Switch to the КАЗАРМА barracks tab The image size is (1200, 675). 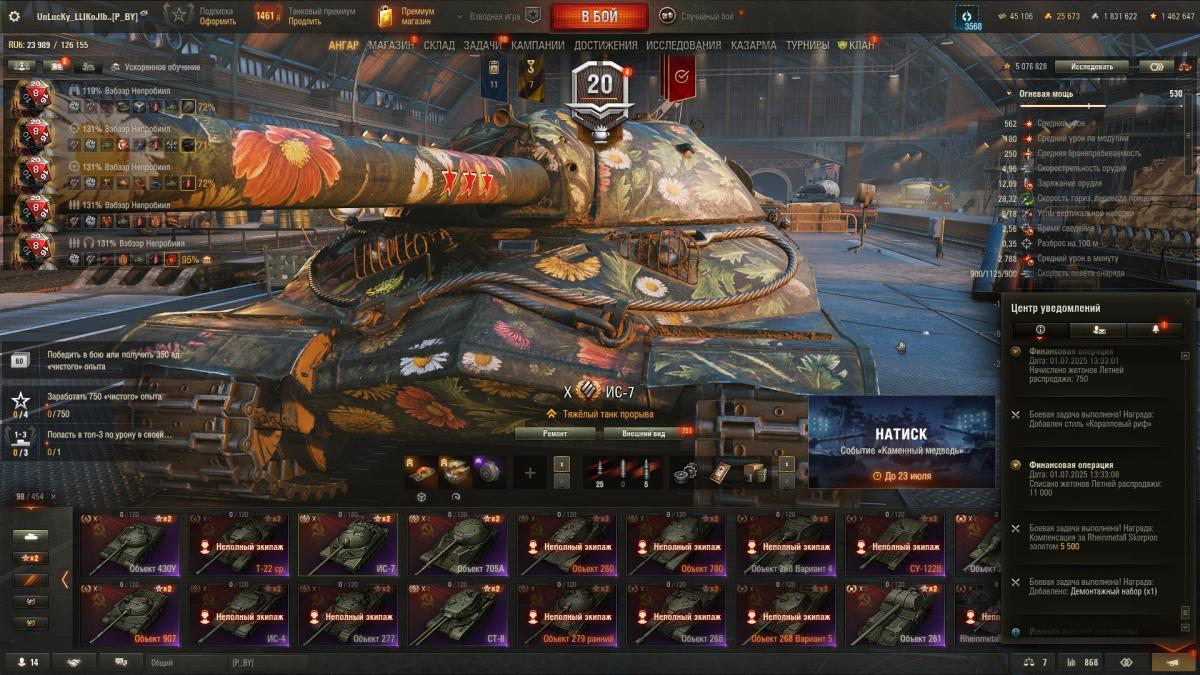[753, 45]
